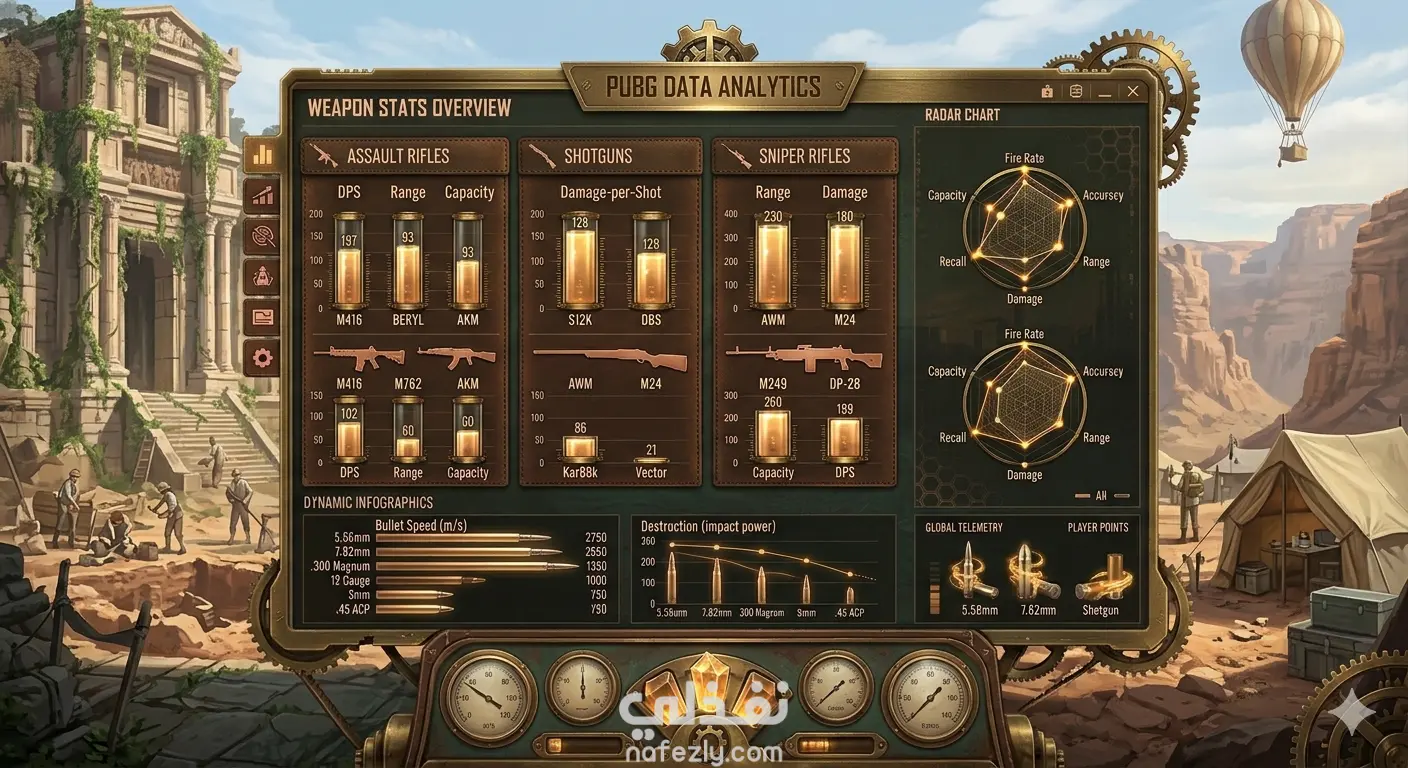Select the Player Points heading
The image size is (1408, 768).
click(x=1097, y=527)
